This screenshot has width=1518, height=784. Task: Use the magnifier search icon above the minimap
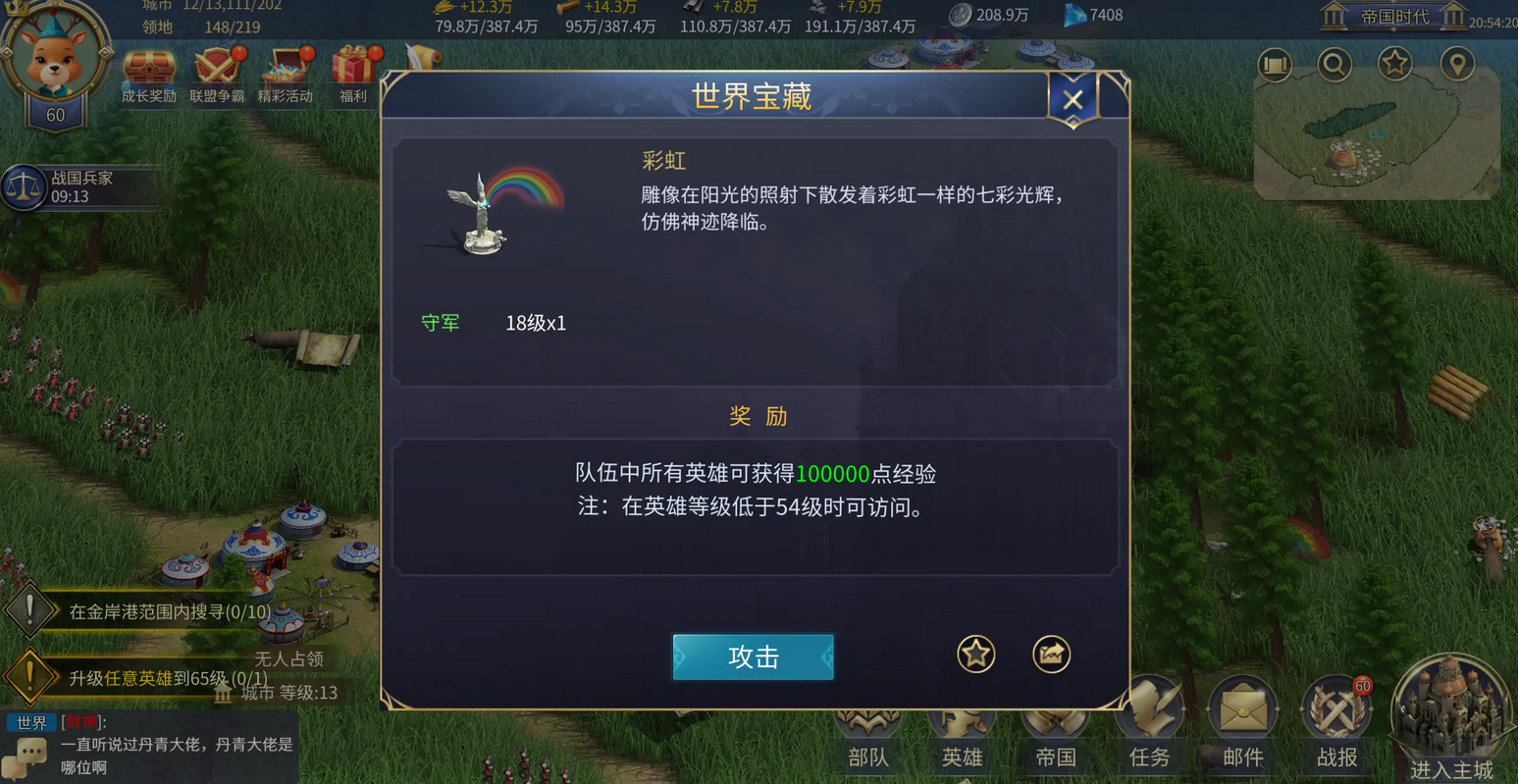pyautogui.click(x=1335, y=62)
